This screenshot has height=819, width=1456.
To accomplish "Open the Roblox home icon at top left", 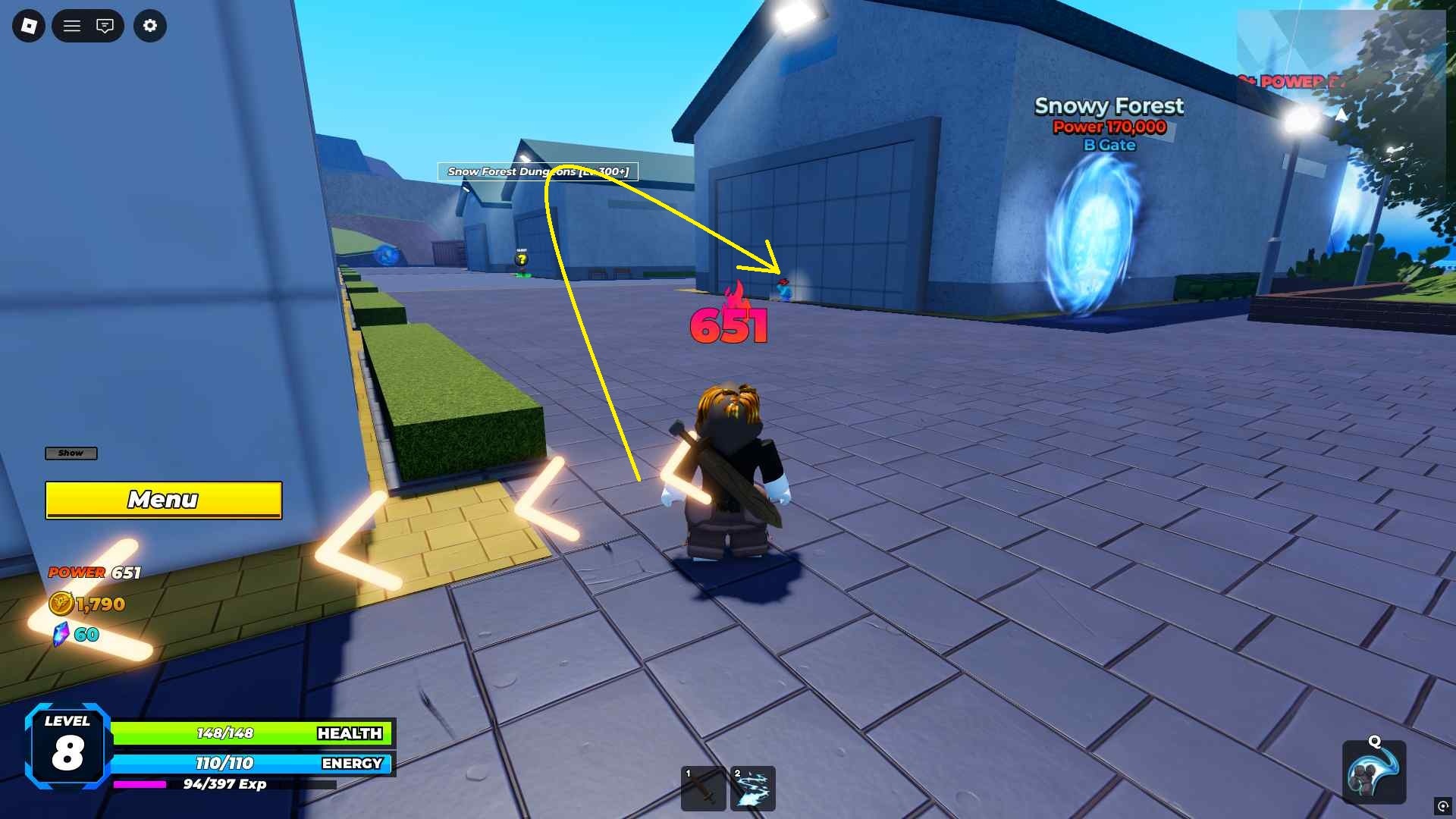I will coord(28,25).
